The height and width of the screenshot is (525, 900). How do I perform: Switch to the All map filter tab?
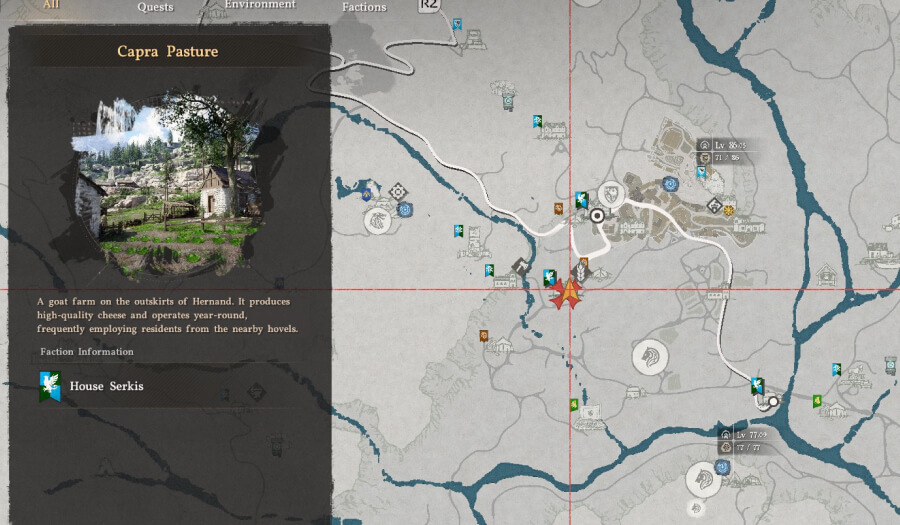(x=51, y=5)
